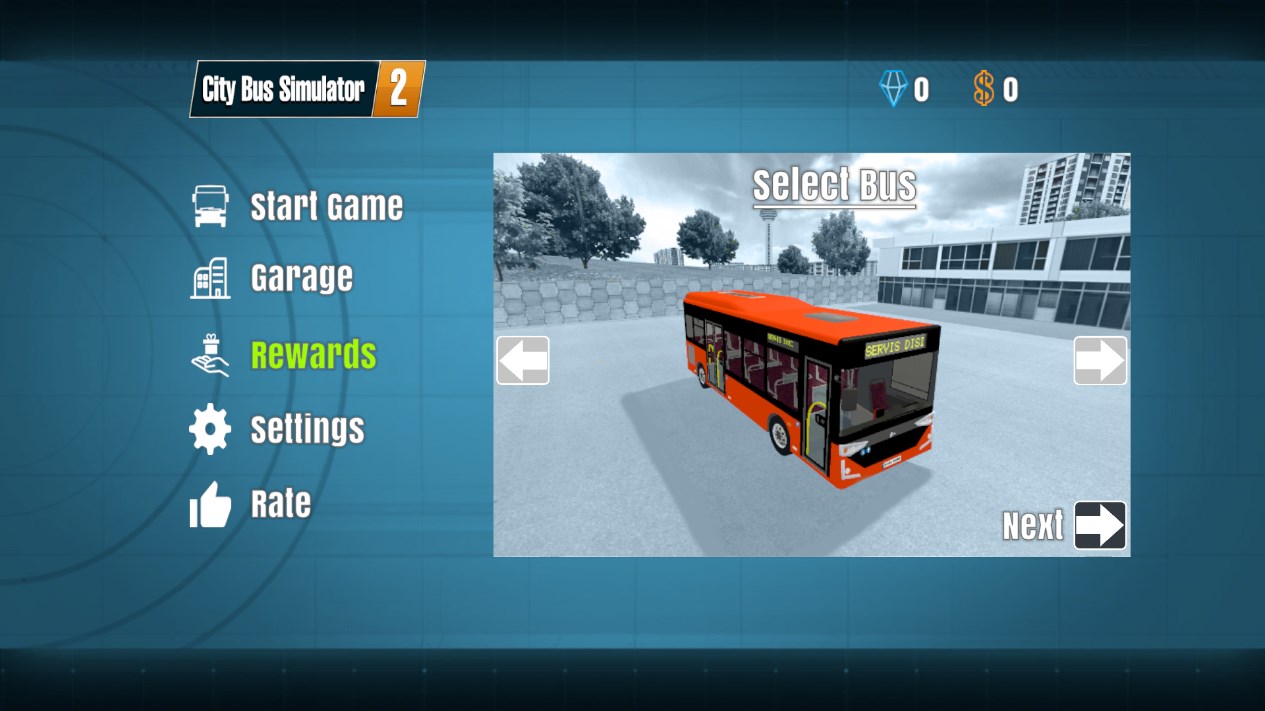This screenshot has height=711, width=1265.
Task: Click the blue diamond currency icon
Action: coord(893,90)
